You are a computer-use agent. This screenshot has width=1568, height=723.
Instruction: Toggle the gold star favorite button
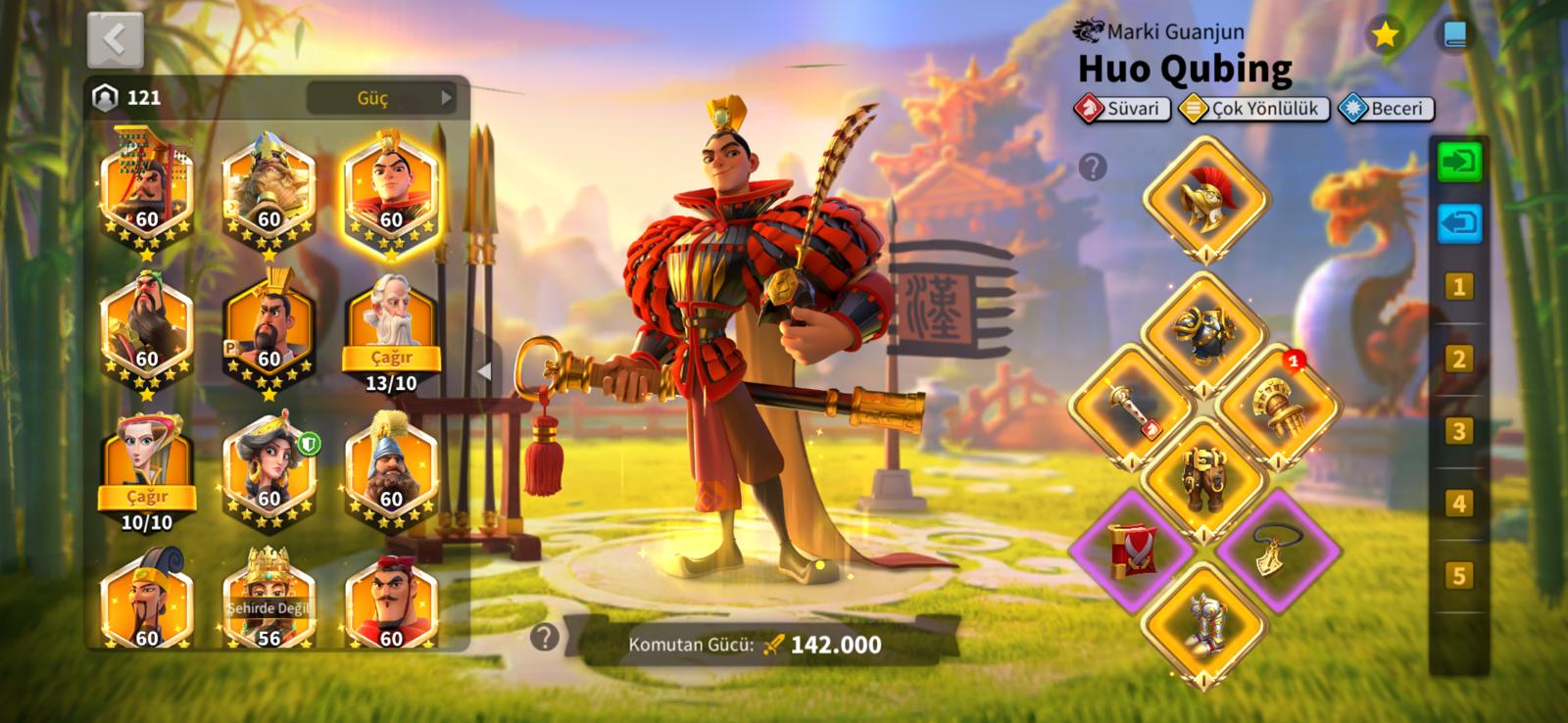click(1385, 36)
